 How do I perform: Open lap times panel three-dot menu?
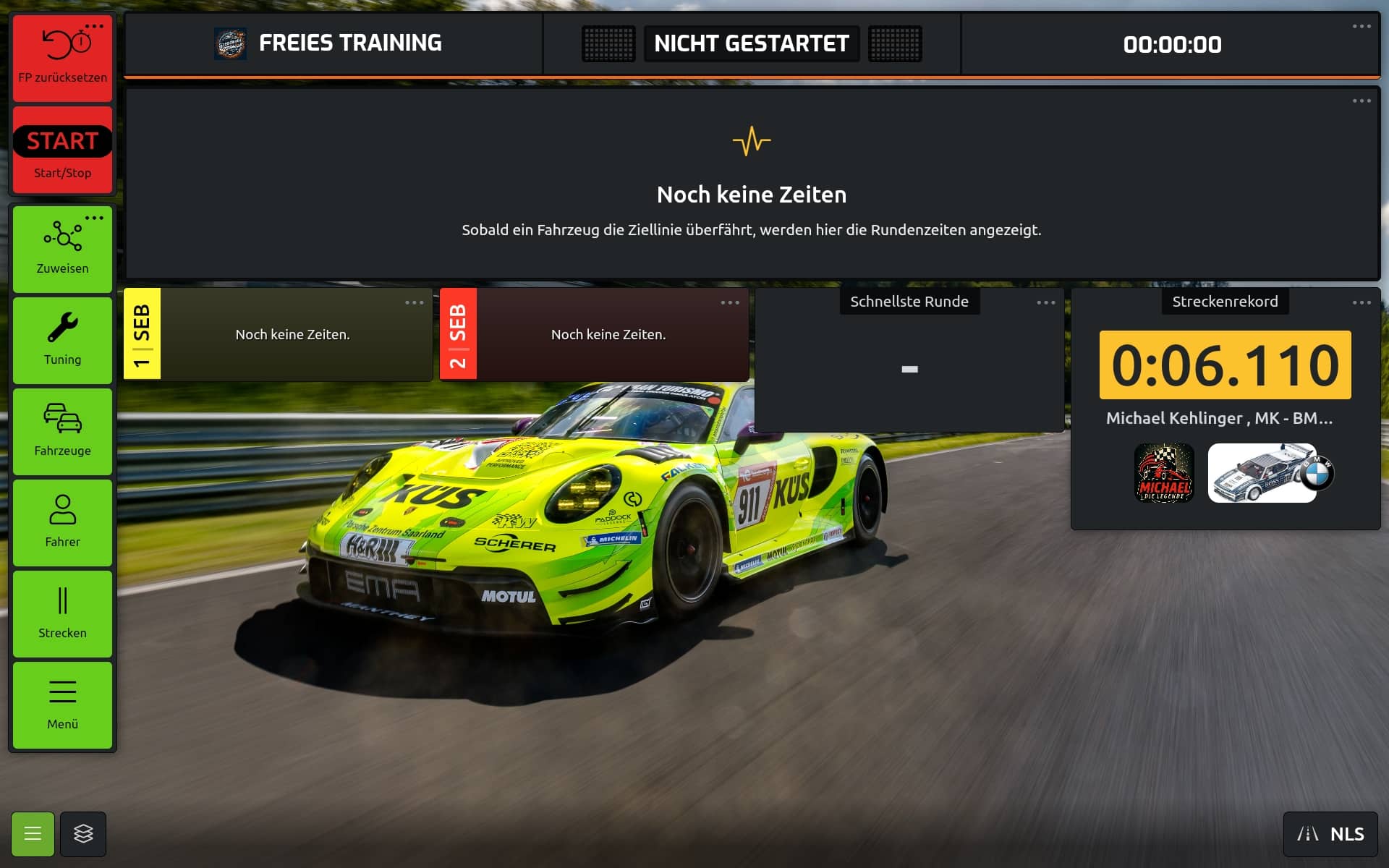(x=1362, y=101)
